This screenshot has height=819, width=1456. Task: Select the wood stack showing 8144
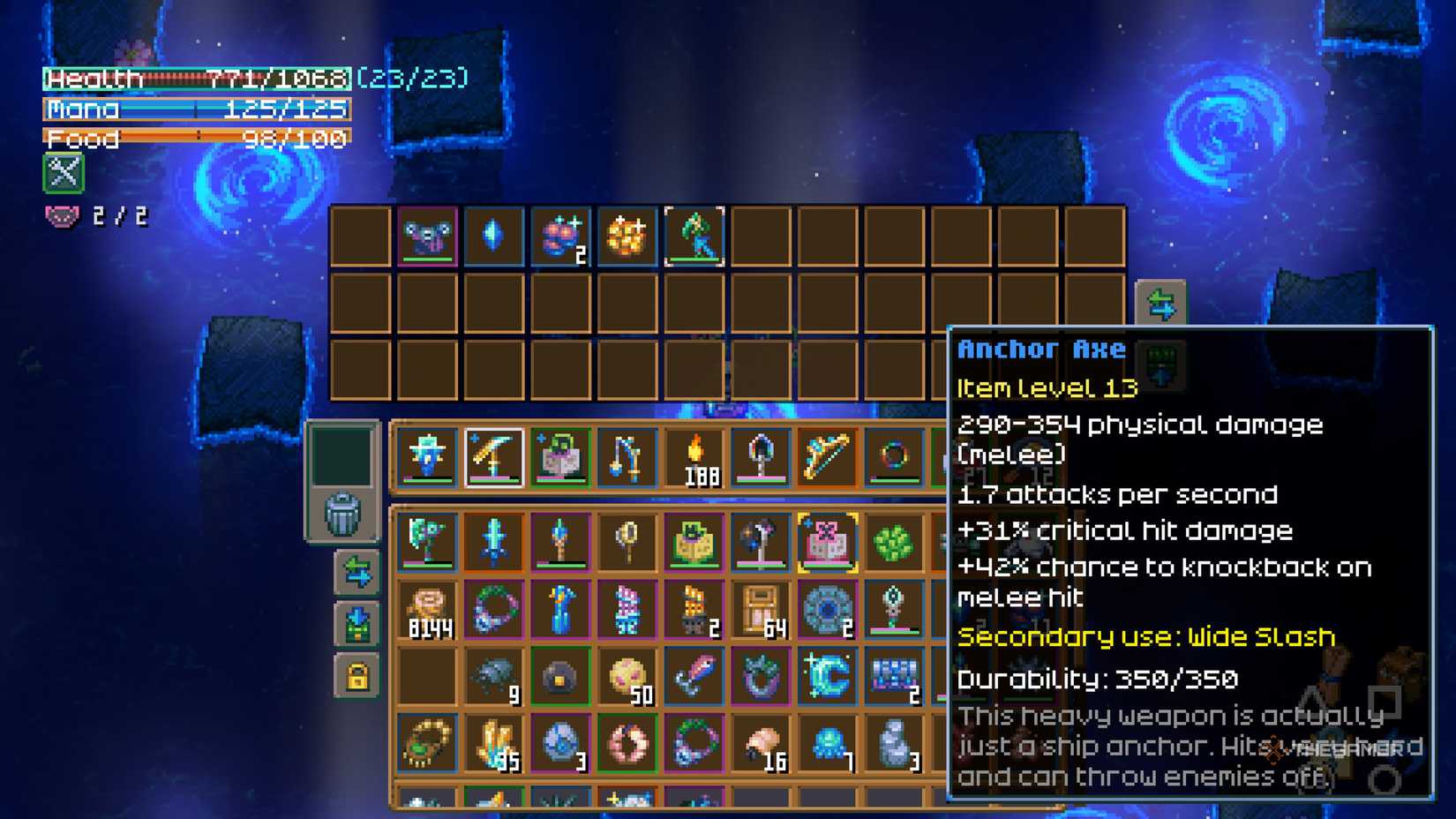click(x=428, y=609)
